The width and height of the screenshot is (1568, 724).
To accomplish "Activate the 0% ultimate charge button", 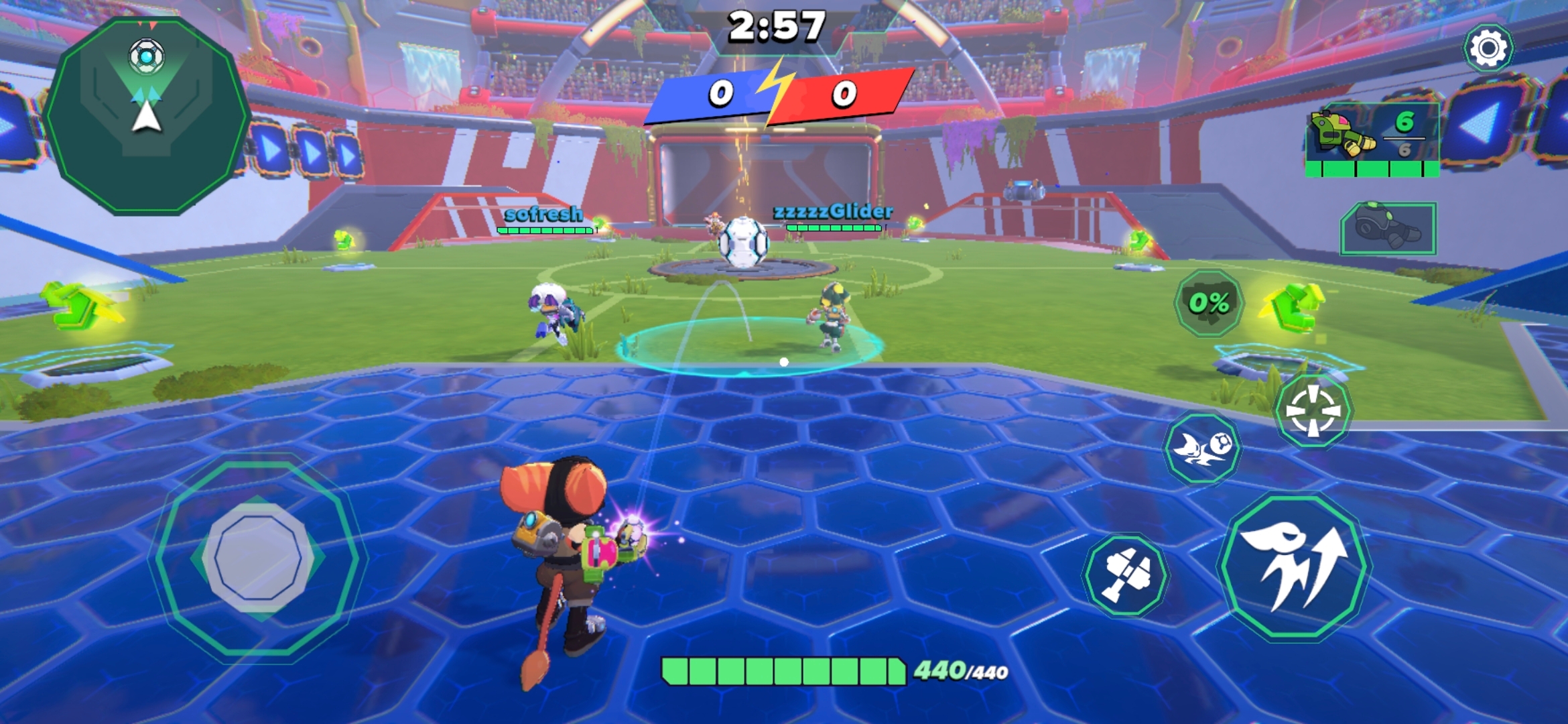I will click(x=1209, y=303).
